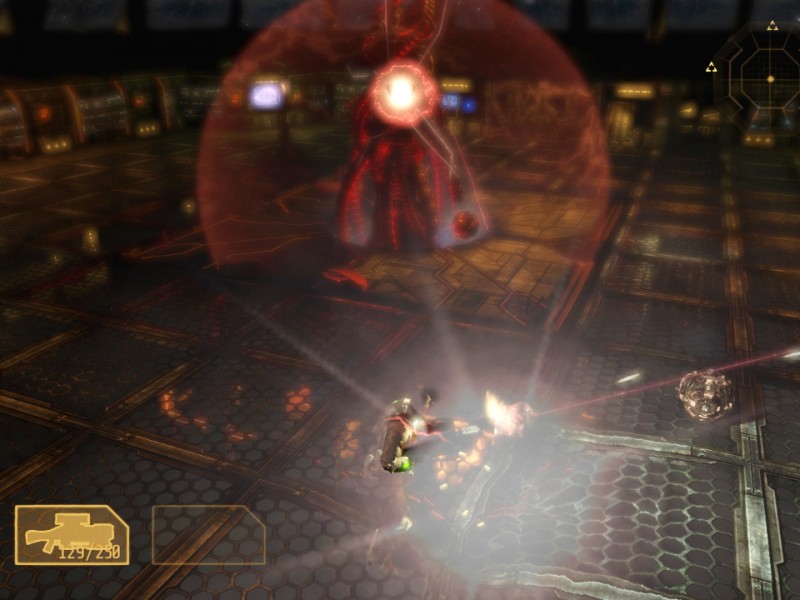Select the assault rifle weapon slot
The width and height of the screenshot is (800, 600).
[71, 535]
